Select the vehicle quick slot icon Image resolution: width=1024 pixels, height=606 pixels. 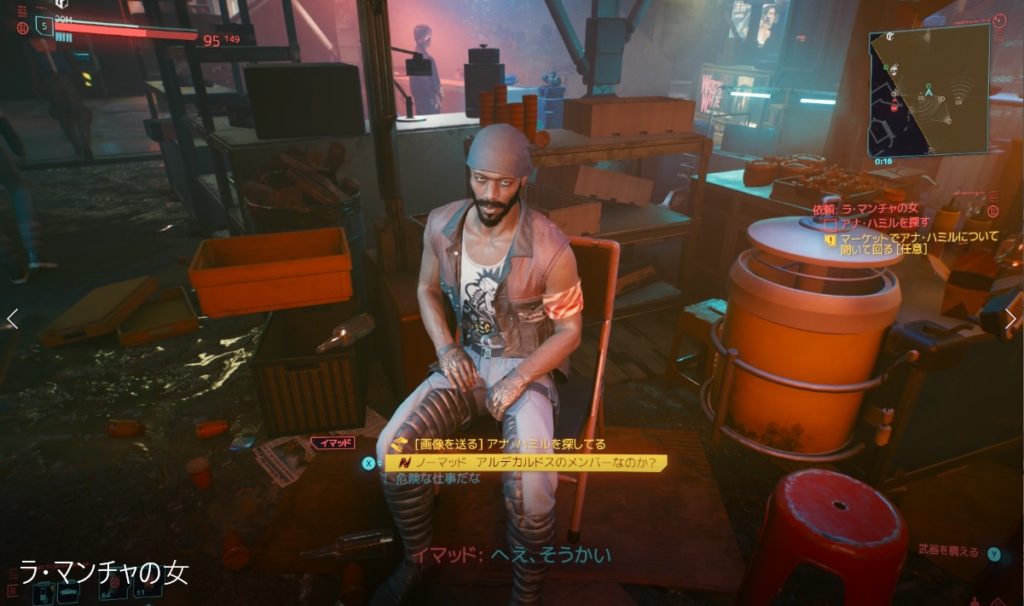pyautogui.click(x=69, y=594)
